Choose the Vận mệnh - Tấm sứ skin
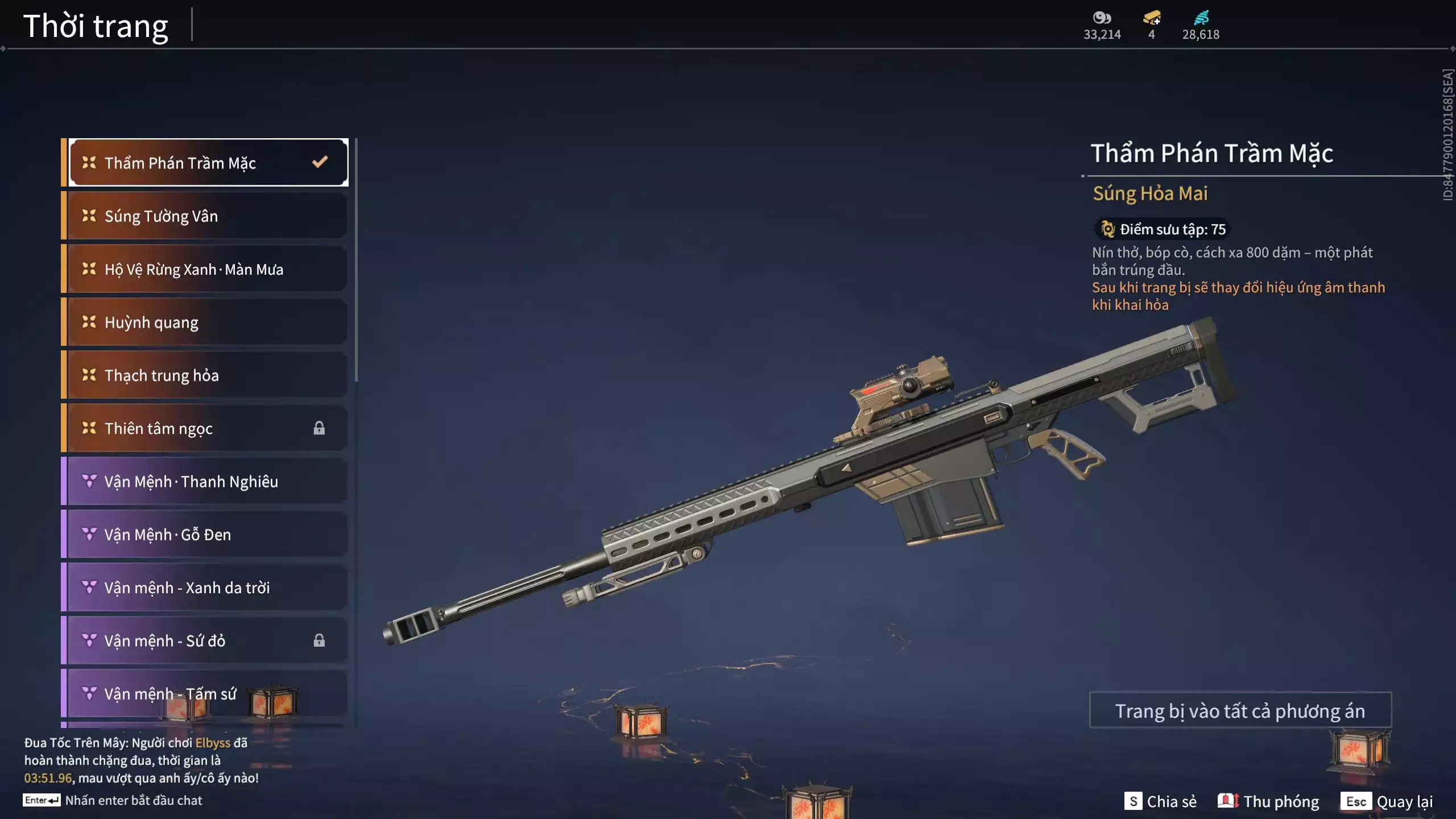1456x819 pixels. tap(207, 694)
